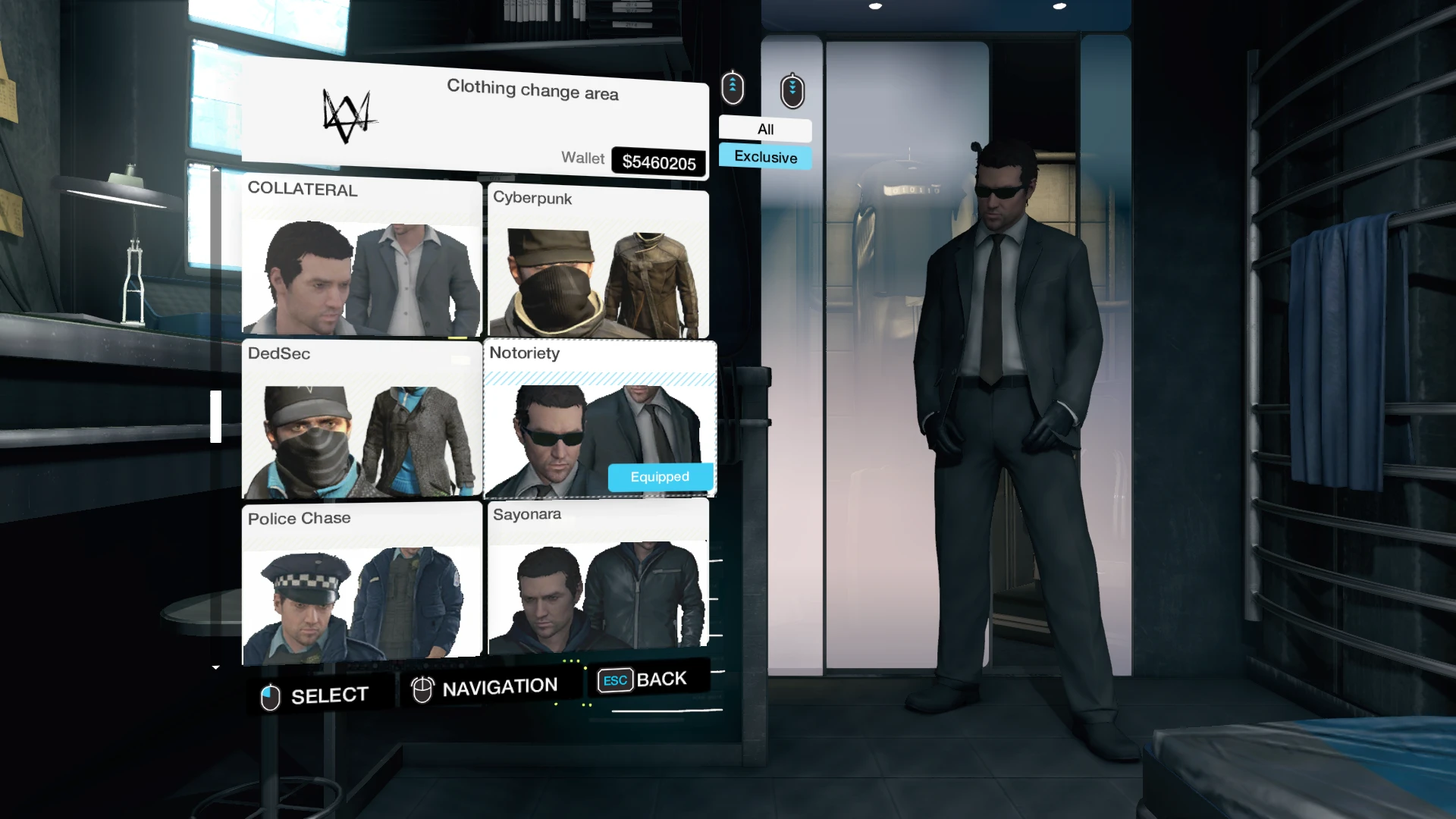Click the Watch Dogs logo
Viewport: 1456px width, 819px height.
click(349, 115)
